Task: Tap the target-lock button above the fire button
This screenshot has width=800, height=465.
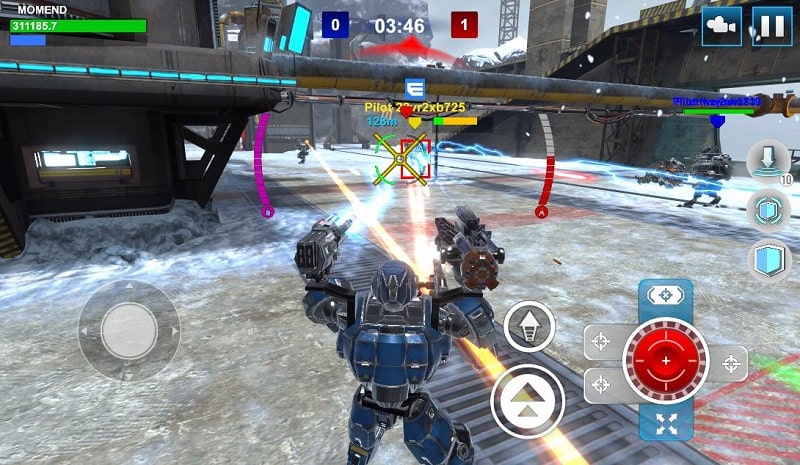Action: pyautogui.click(x=665, y=296)
